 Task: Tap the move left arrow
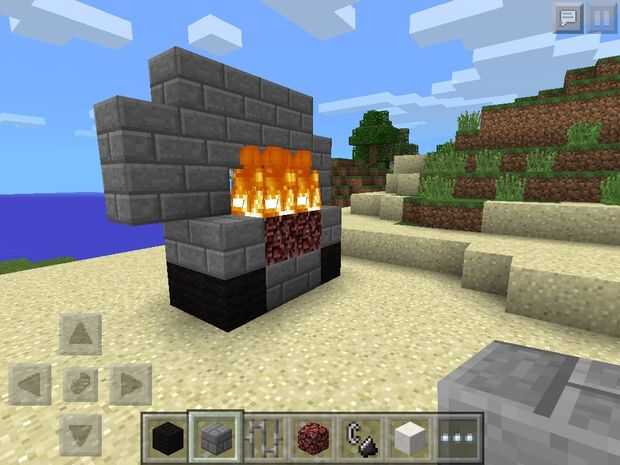point(31,384)
